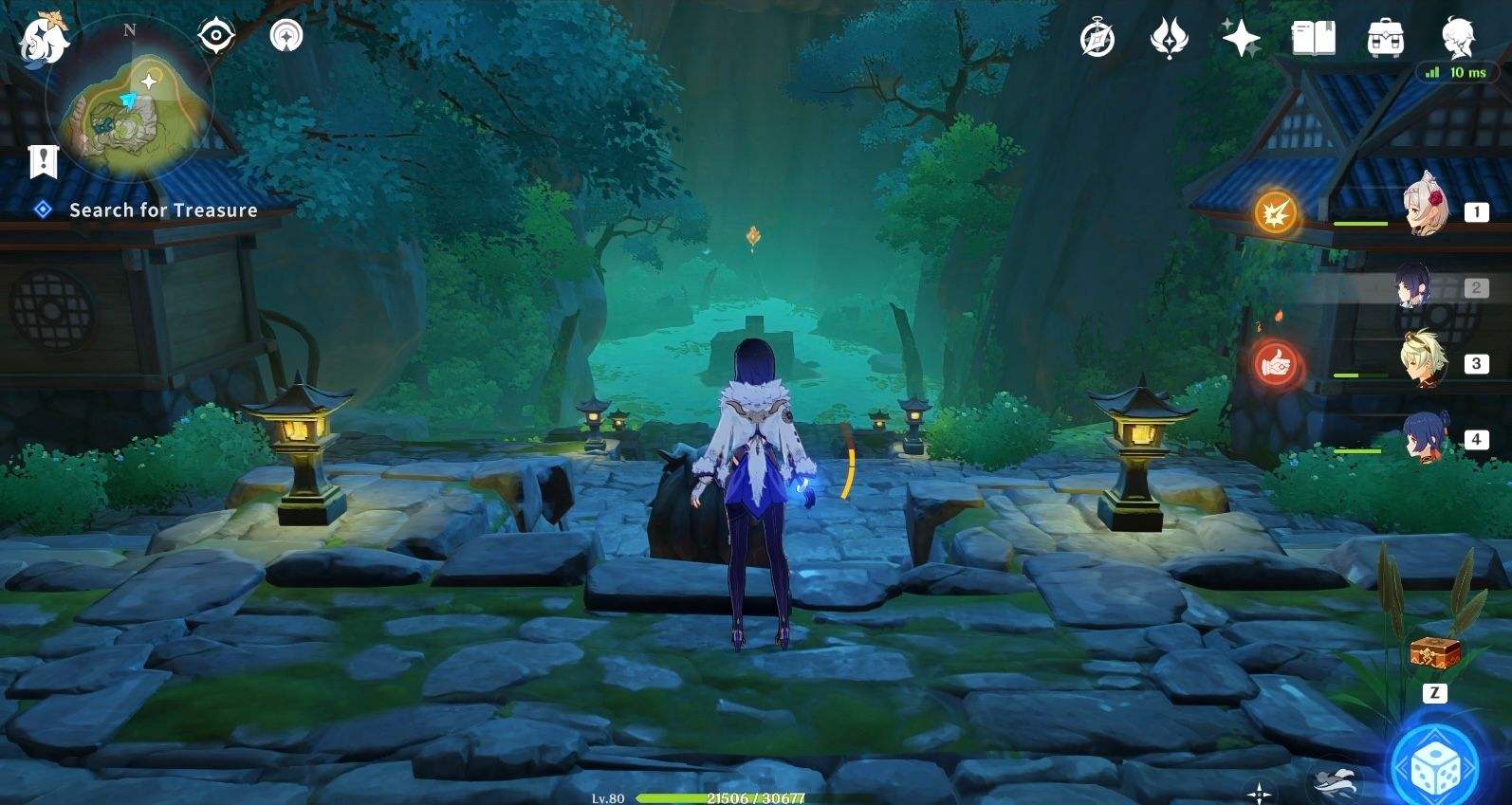Activate Elemental Sight eye icon
Image resolution: width=1512 pixels, height=805 pixels.
point(217,34)
